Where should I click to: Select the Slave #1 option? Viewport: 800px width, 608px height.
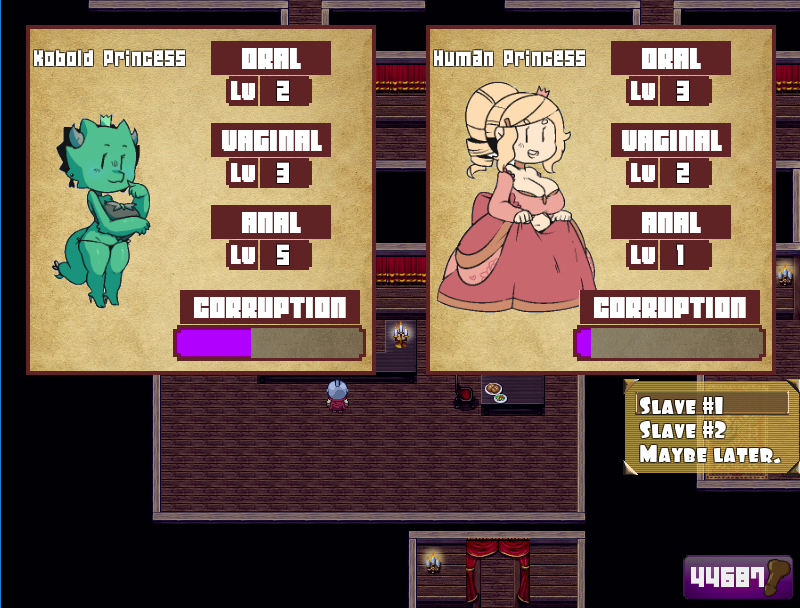pos(681,406)
